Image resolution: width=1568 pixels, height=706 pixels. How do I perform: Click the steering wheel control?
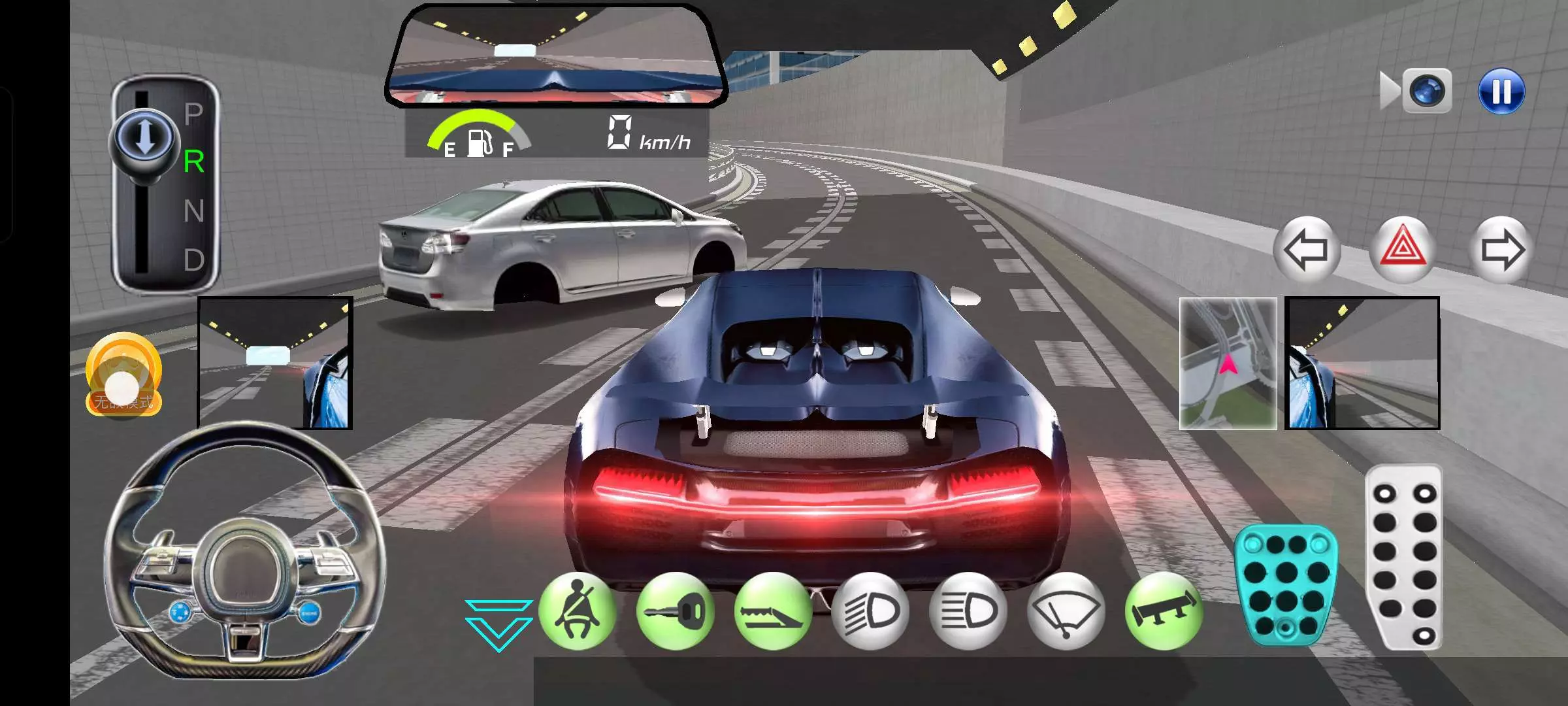(245, 552)
